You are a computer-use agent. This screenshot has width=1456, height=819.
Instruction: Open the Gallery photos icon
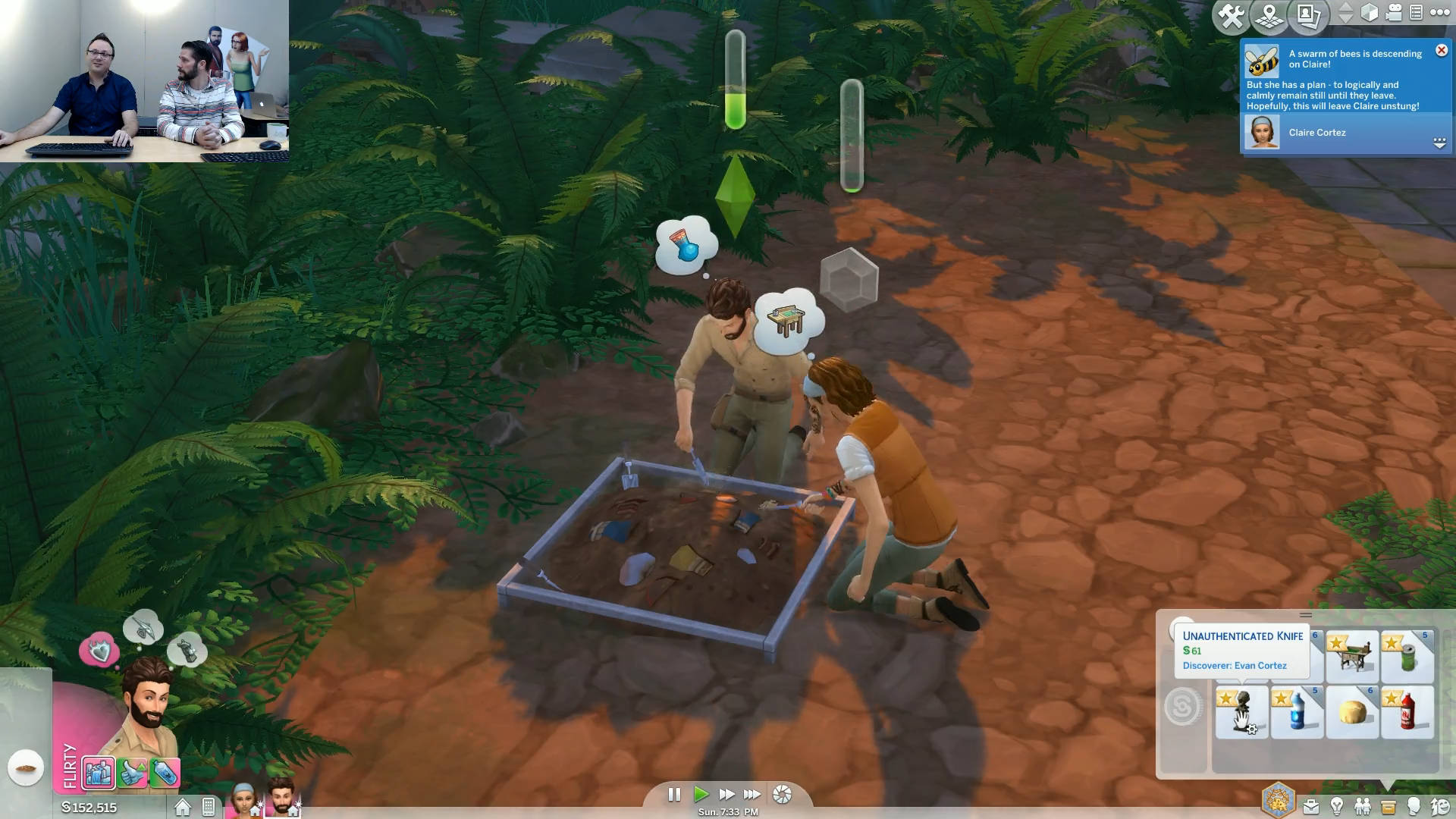1309,15
